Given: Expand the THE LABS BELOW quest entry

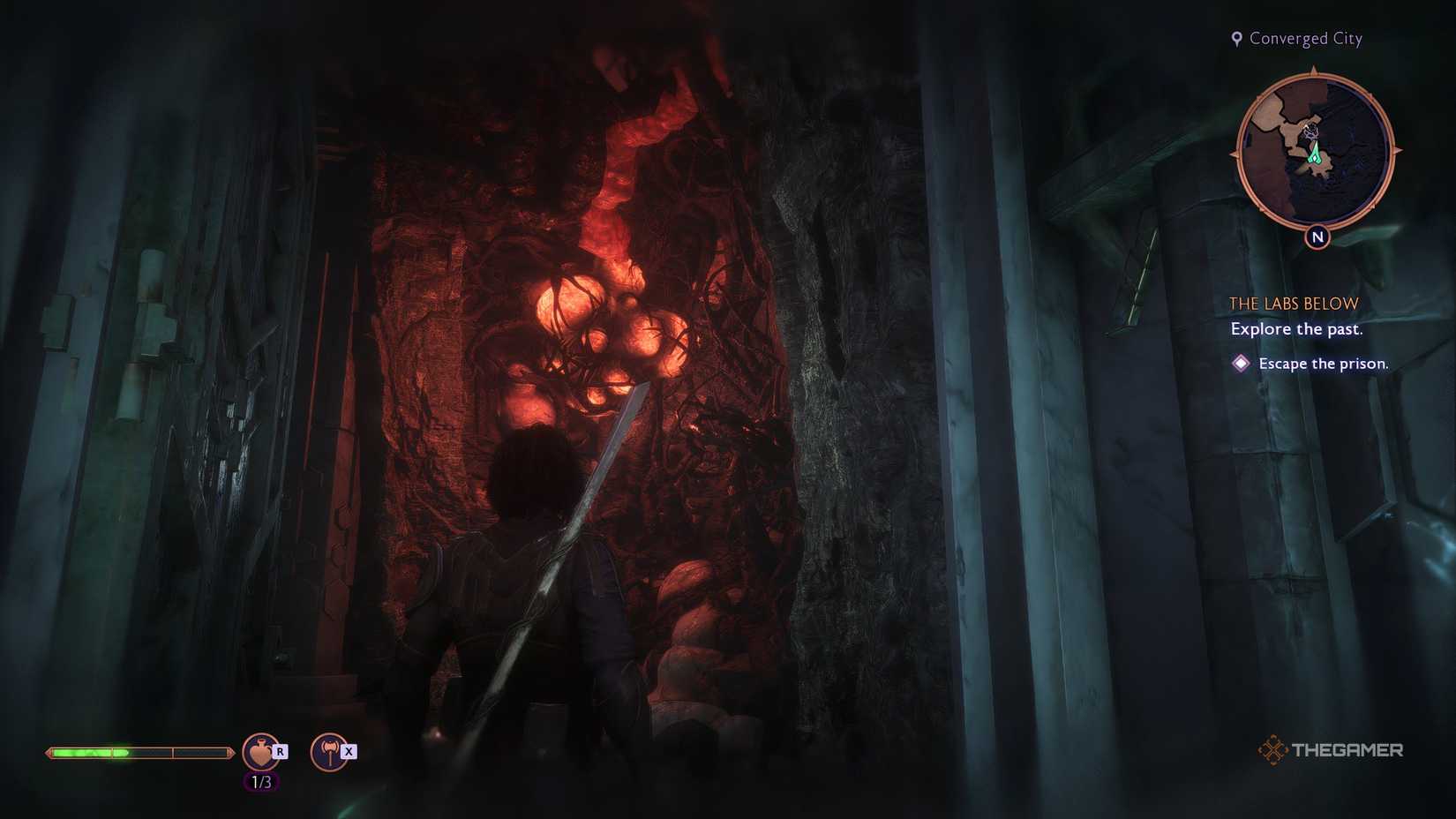Looking at the screenshot, I should (1293, 303).
